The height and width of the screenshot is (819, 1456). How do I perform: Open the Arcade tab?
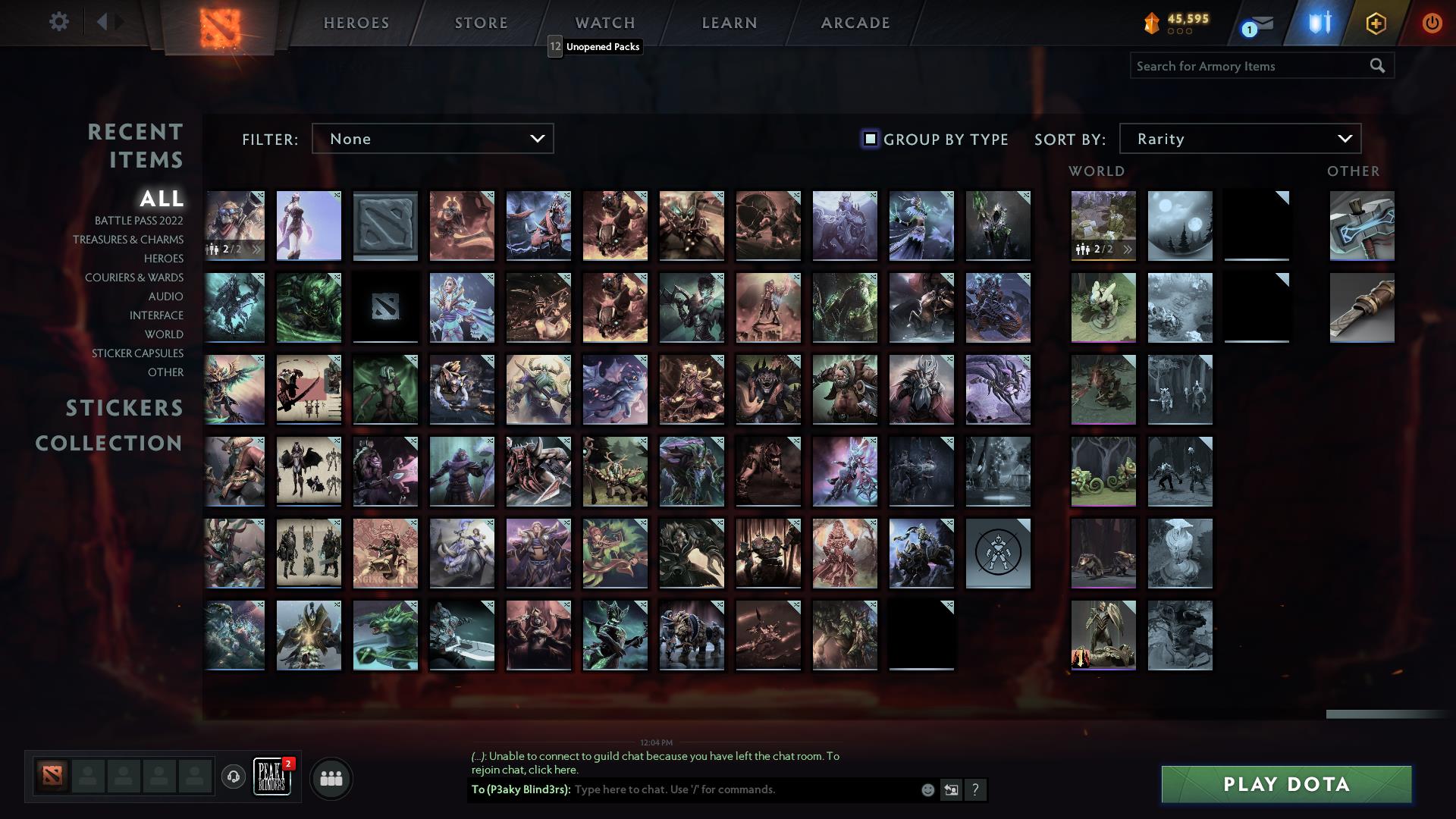[855, 23]
